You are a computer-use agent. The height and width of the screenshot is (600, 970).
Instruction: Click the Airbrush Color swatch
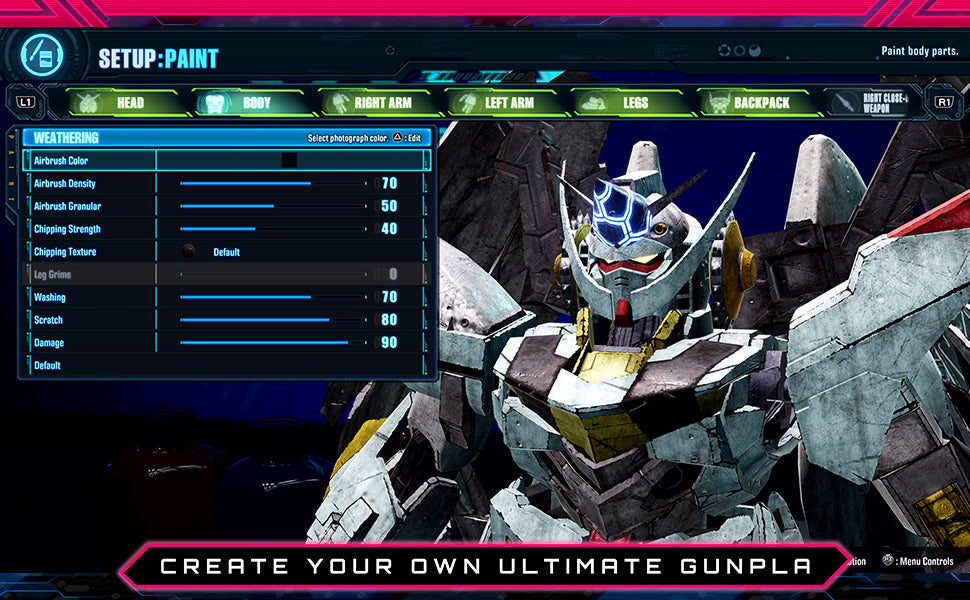pyautogui.click(x=289, y=160)
